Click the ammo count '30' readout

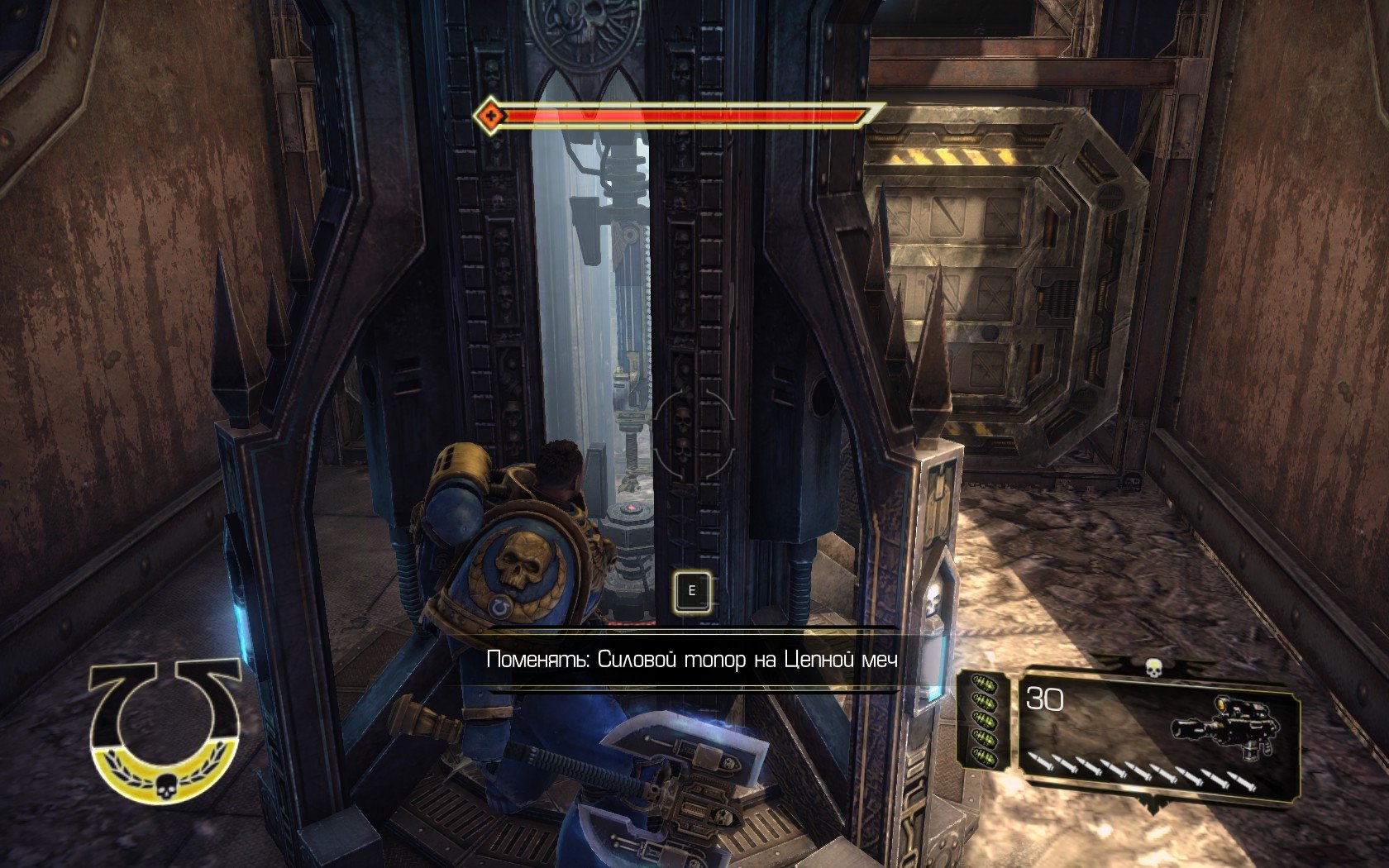pos(1043,699)
